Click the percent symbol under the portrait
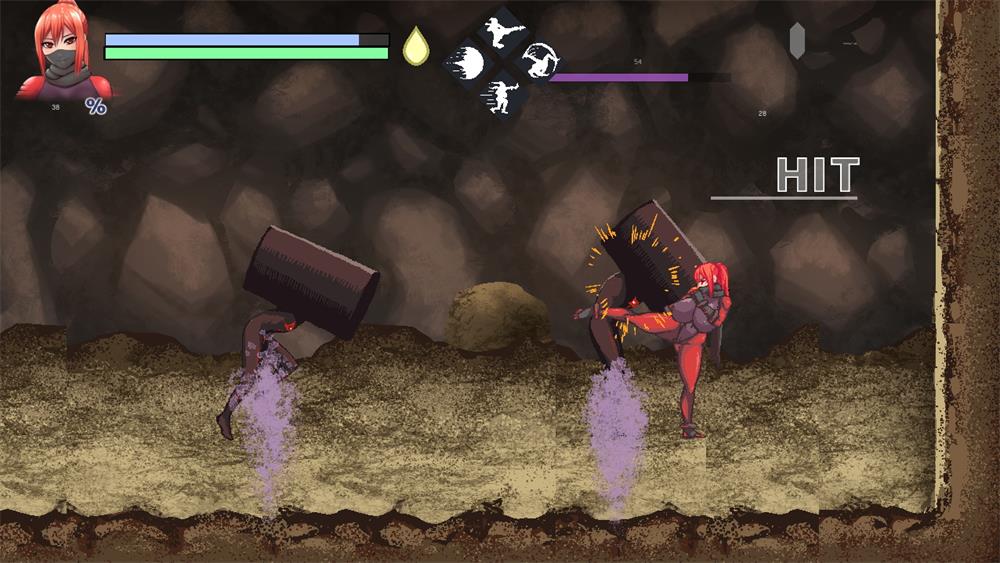Viewport: 1000px width, 563px height. [x=96, y=105]
